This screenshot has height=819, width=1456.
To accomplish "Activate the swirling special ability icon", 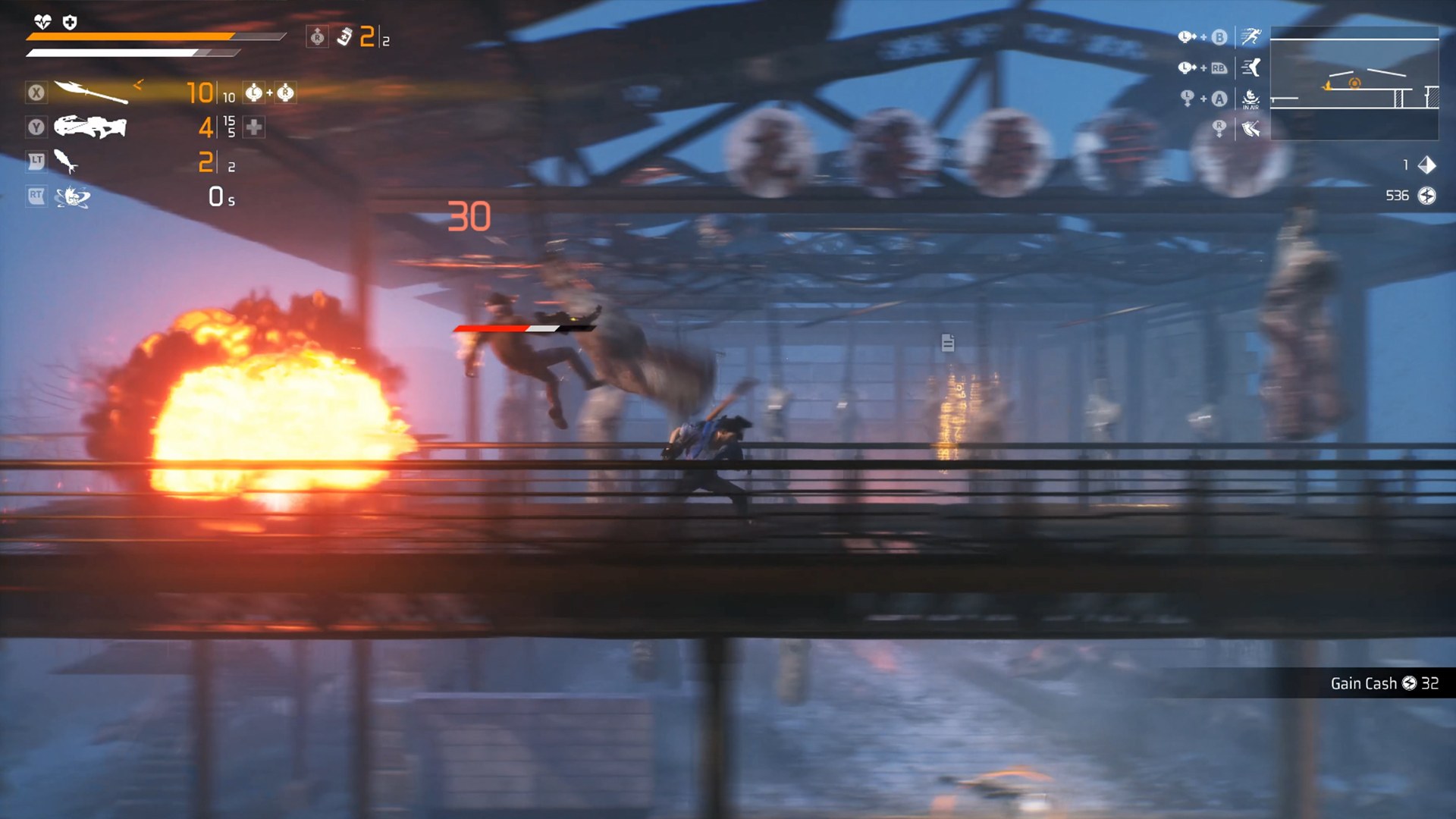I will click(73, 197).
